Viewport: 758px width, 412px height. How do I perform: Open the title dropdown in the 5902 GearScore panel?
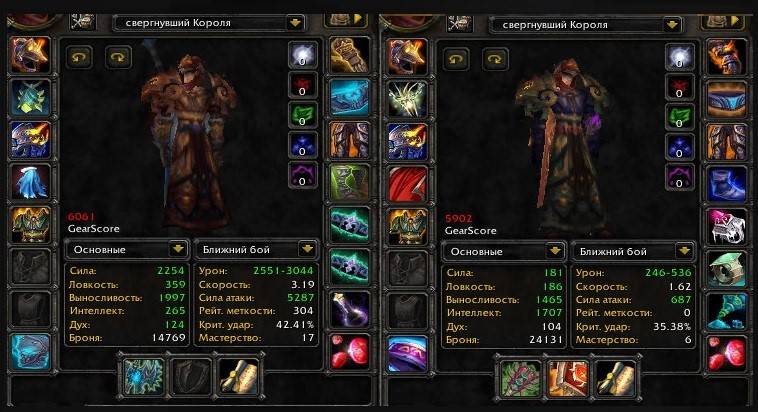click(672, 20)
